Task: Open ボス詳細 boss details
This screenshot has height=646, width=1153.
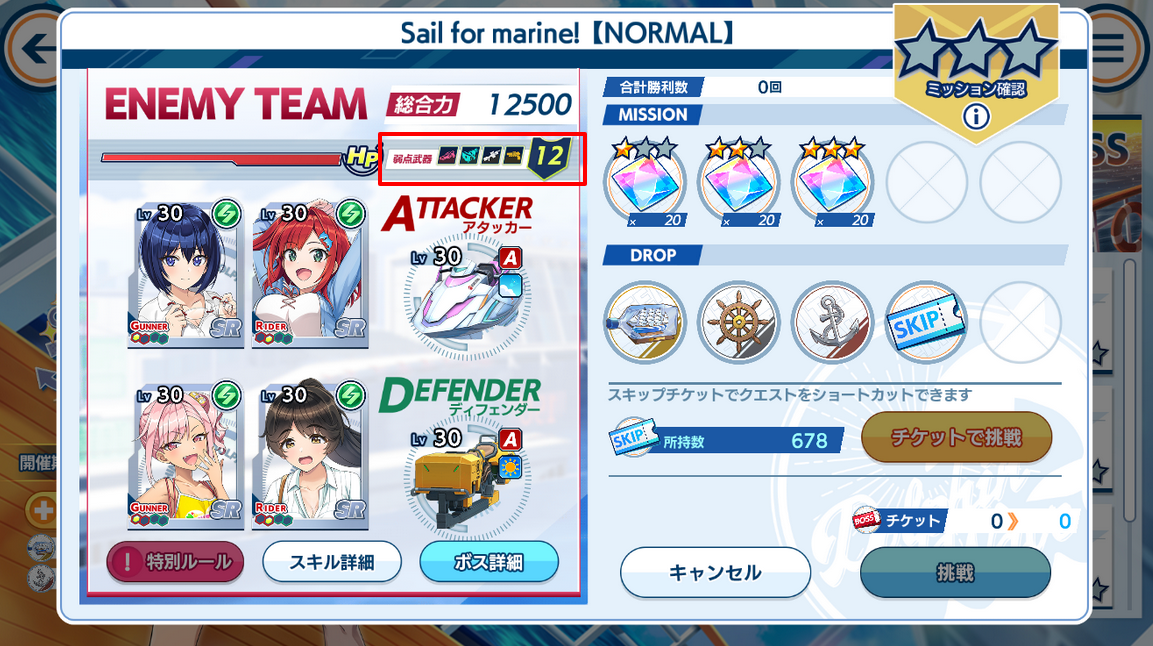Action: (x=488, y=562)
